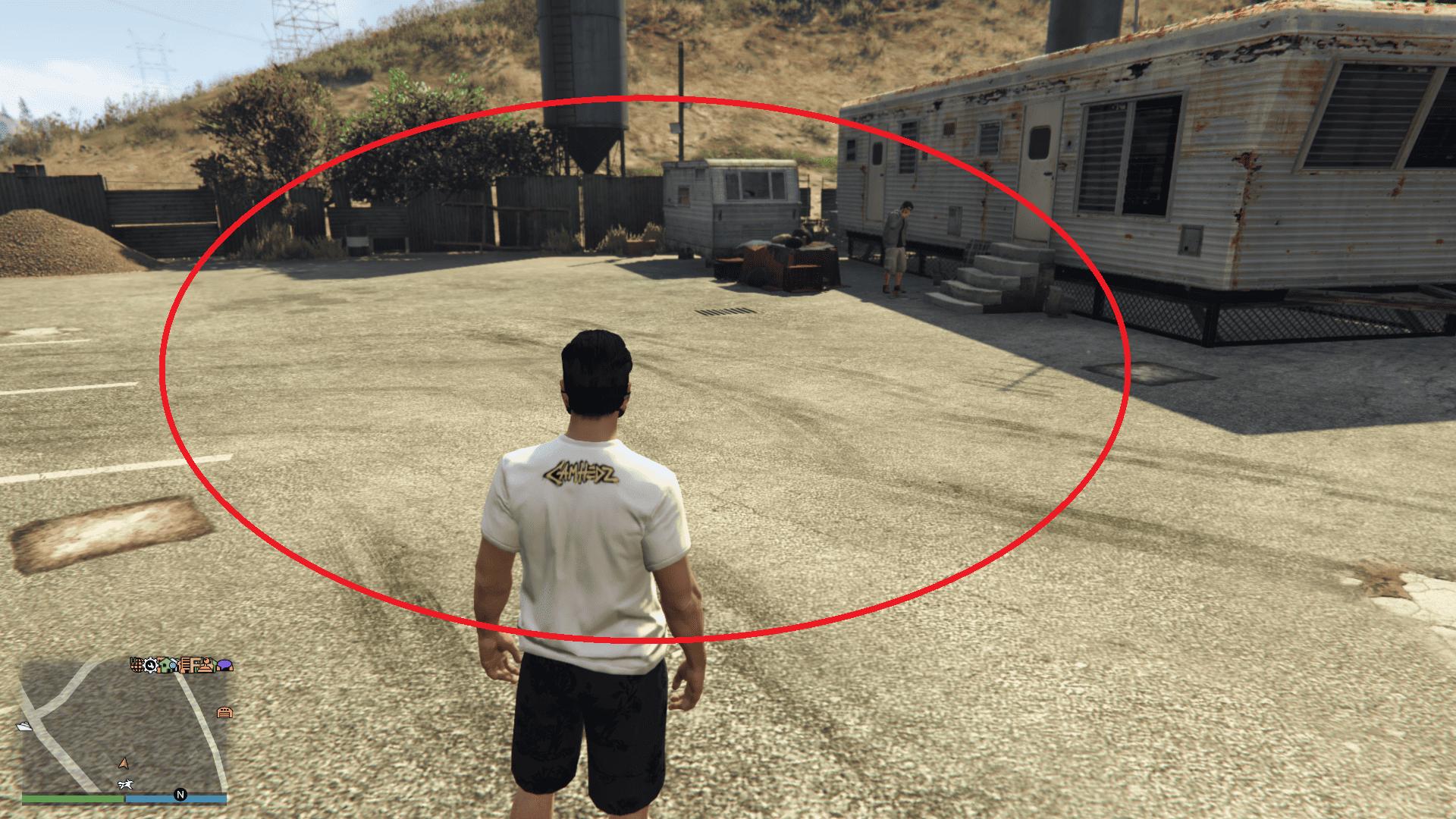This screenshot has width=1456, height=819.
Task: Select the clock inside gear minimap blip
Action: coord(151,665)
